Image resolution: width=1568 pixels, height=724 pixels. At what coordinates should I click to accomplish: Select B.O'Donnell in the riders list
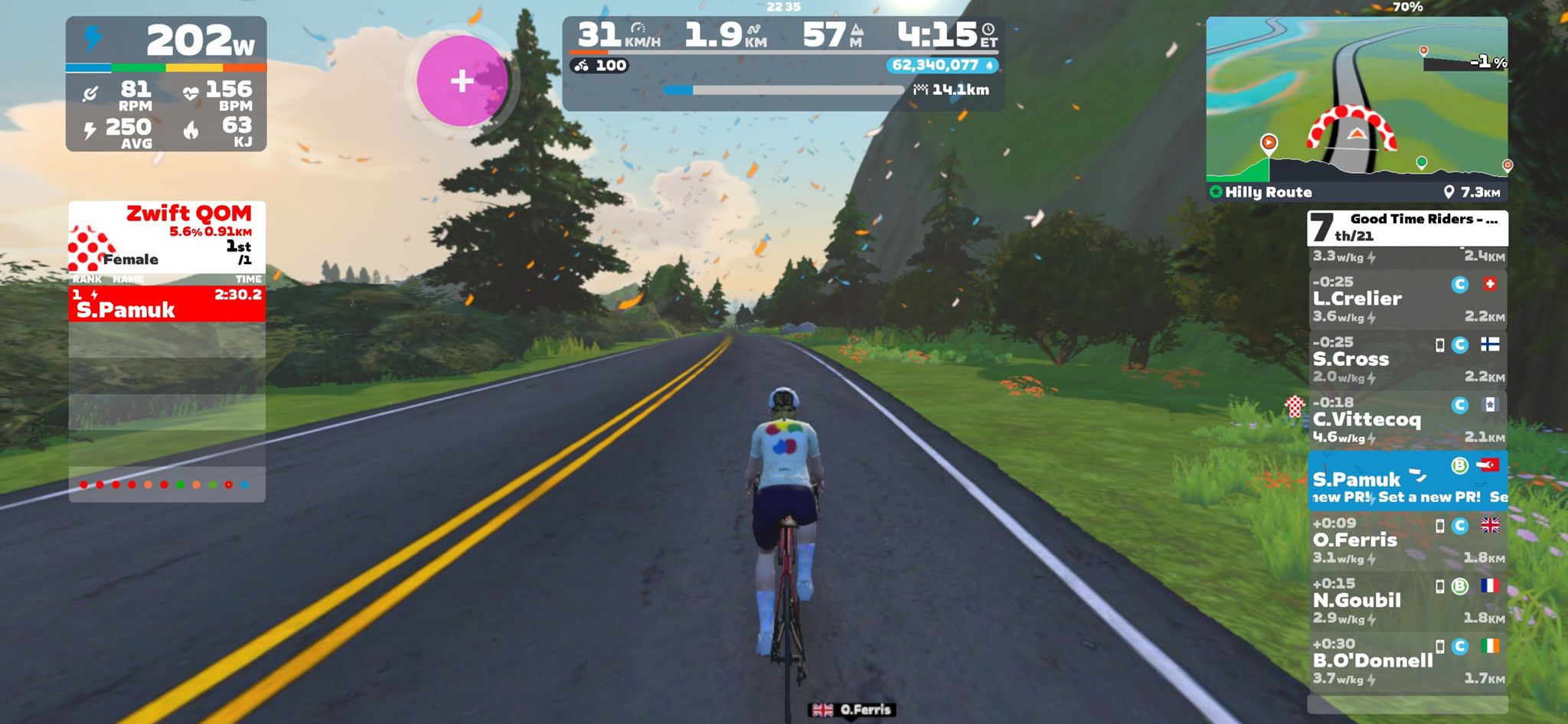click(1407, 661)
